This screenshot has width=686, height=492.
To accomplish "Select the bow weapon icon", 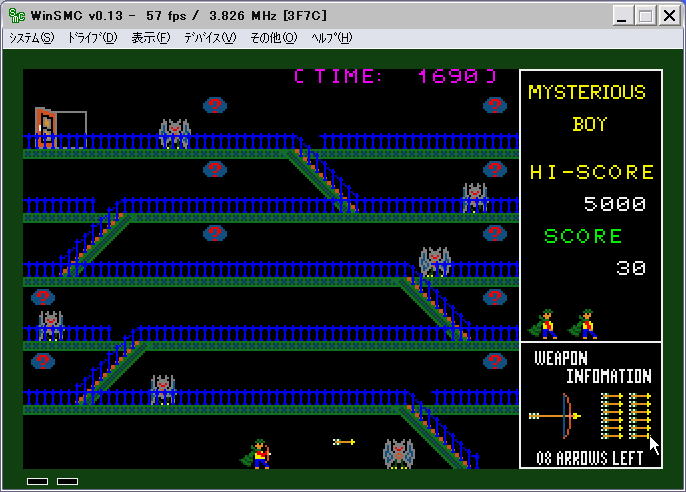I will tap(558, 414).
